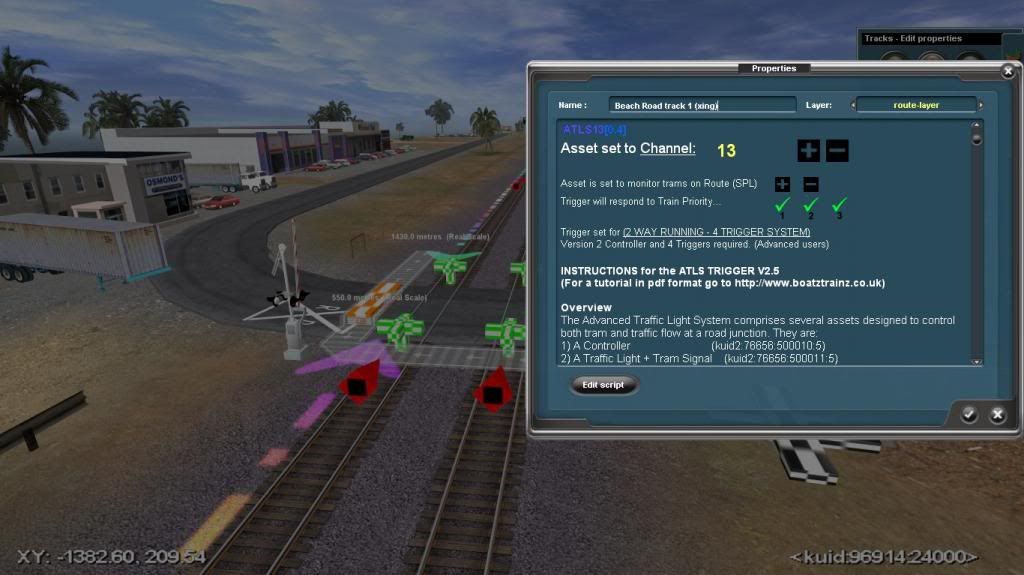Open the Edit script button
Viewport: 1024px width, 575px height.
tap(604, 385)
